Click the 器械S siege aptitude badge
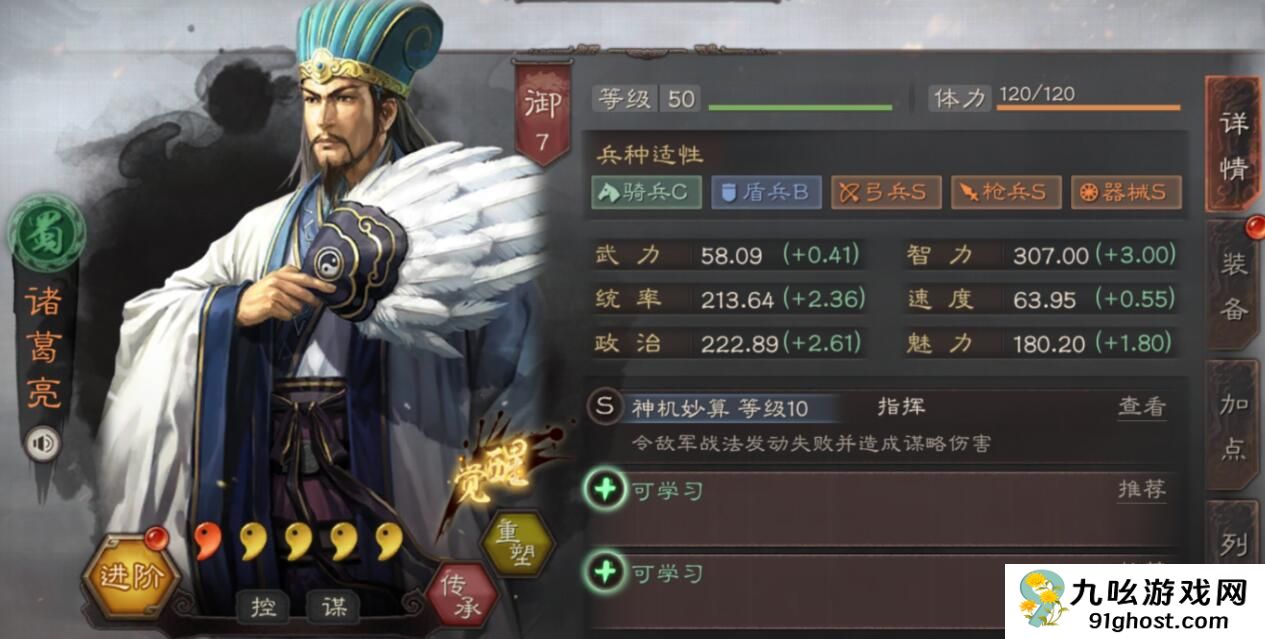The height and width of the screenshot is (639, 1265). pyautogui.click(x=1125, y=192)
